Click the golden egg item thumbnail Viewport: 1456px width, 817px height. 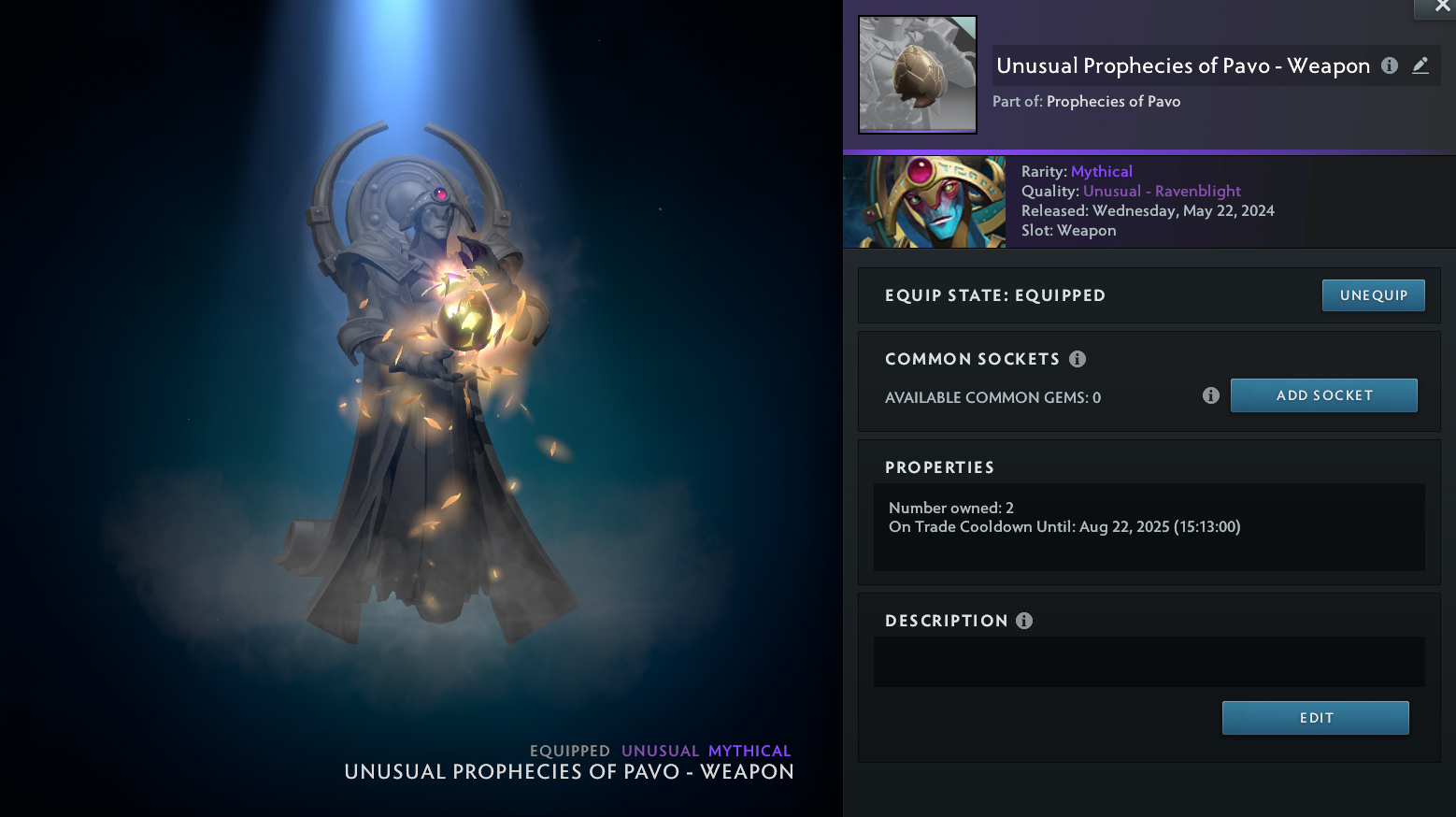918,75
